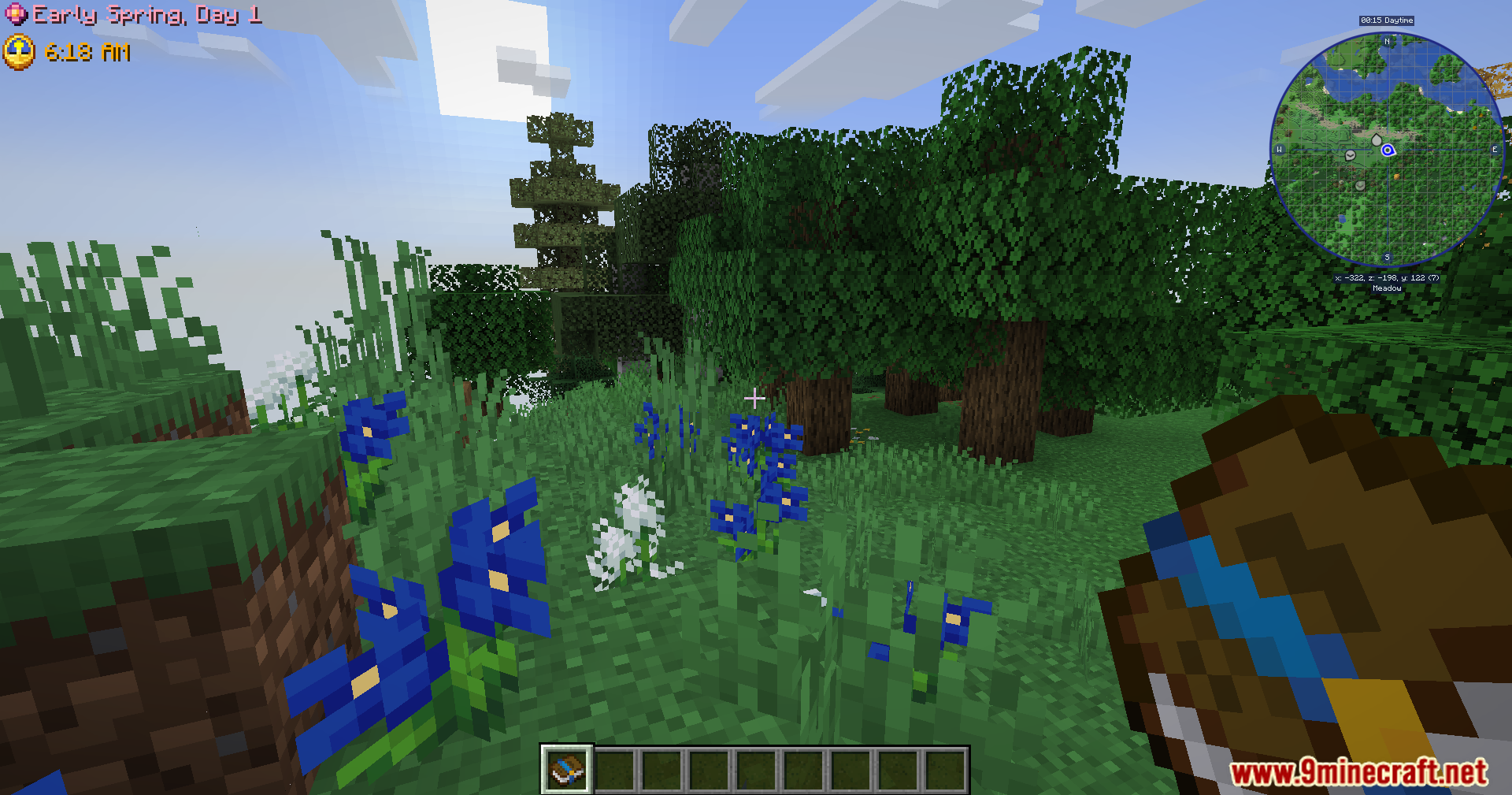Click the lower waypoint marker on the minimap
The height and width of the screenshot is (795, 1512).
click(x=1359, y=186)
